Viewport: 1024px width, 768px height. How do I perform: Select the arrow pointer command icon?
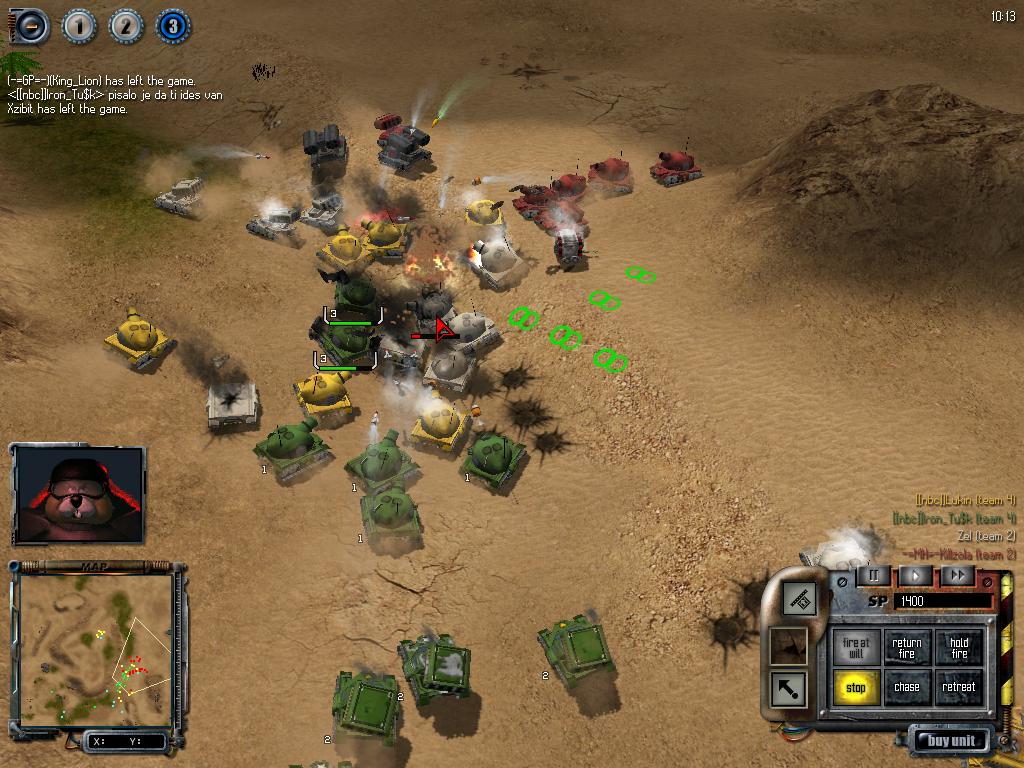point(789,688)
